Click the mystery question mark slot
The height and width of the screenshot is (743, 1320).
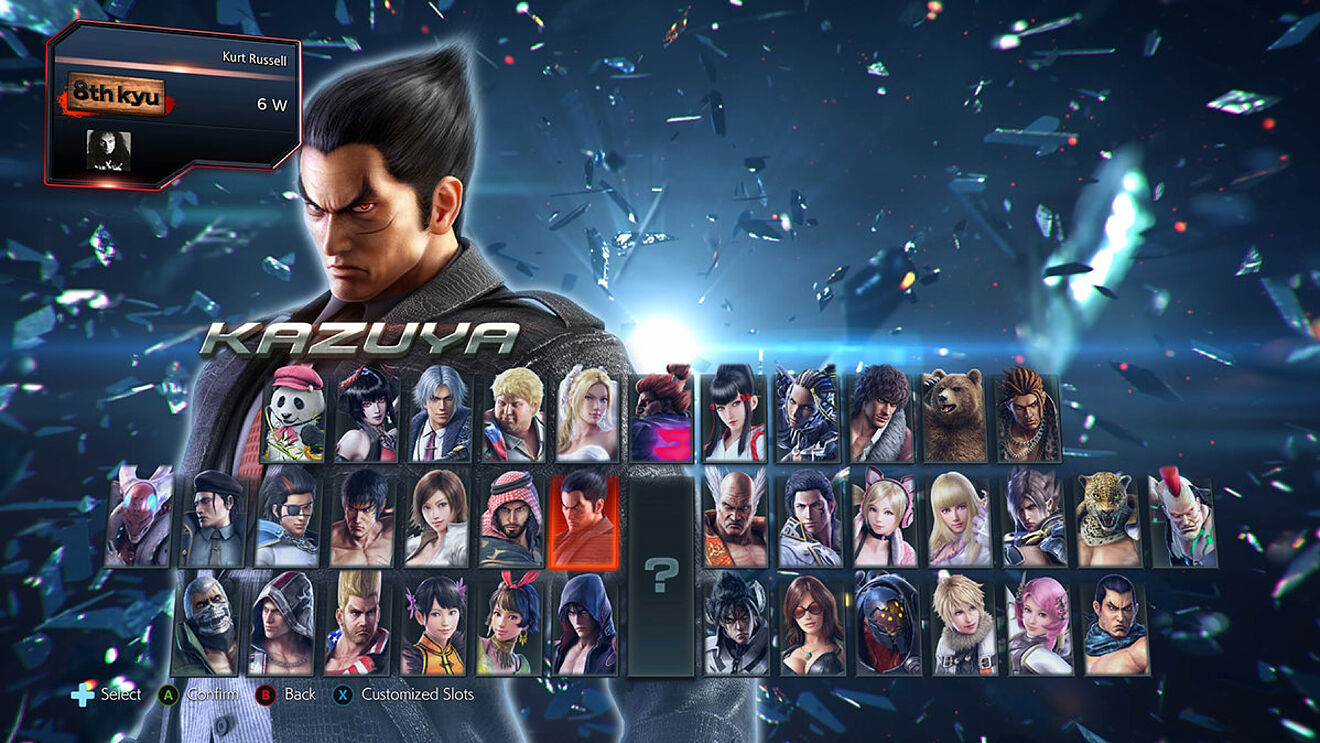point(660,575)
